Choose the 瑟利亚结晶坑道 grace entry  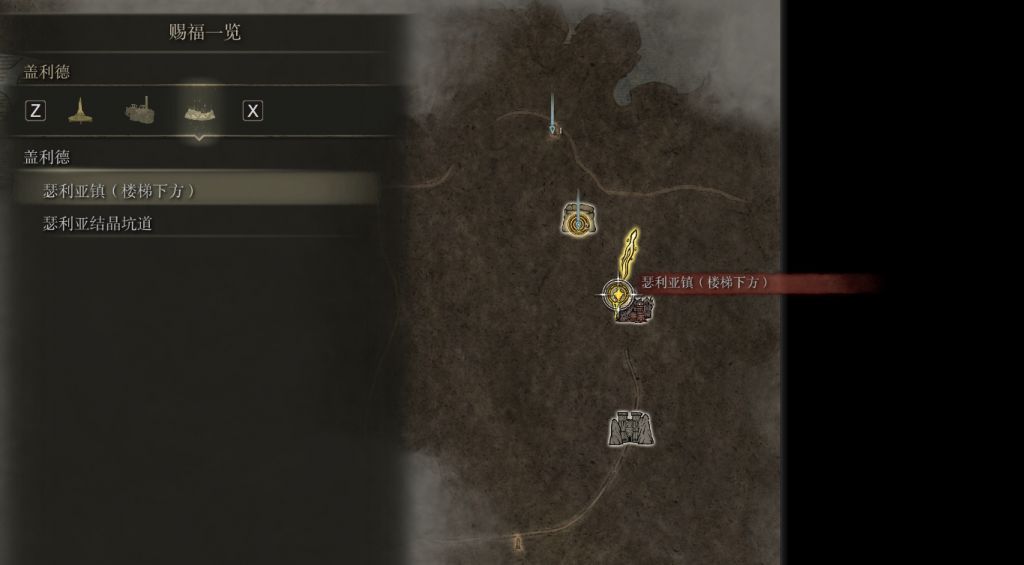[98, 223]
